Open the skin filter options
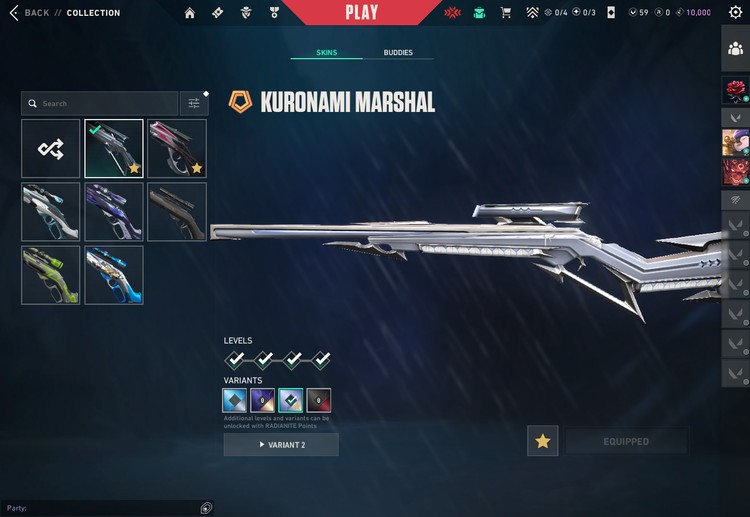750x517 pixels. [194, 103]
